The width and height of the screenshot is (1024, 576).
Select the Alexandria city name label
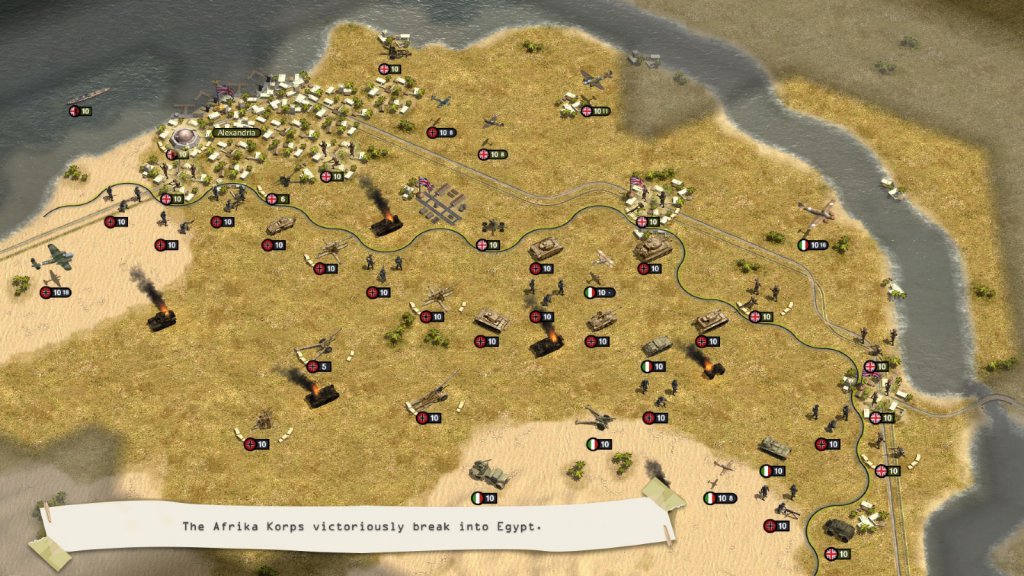coord(236,132)
